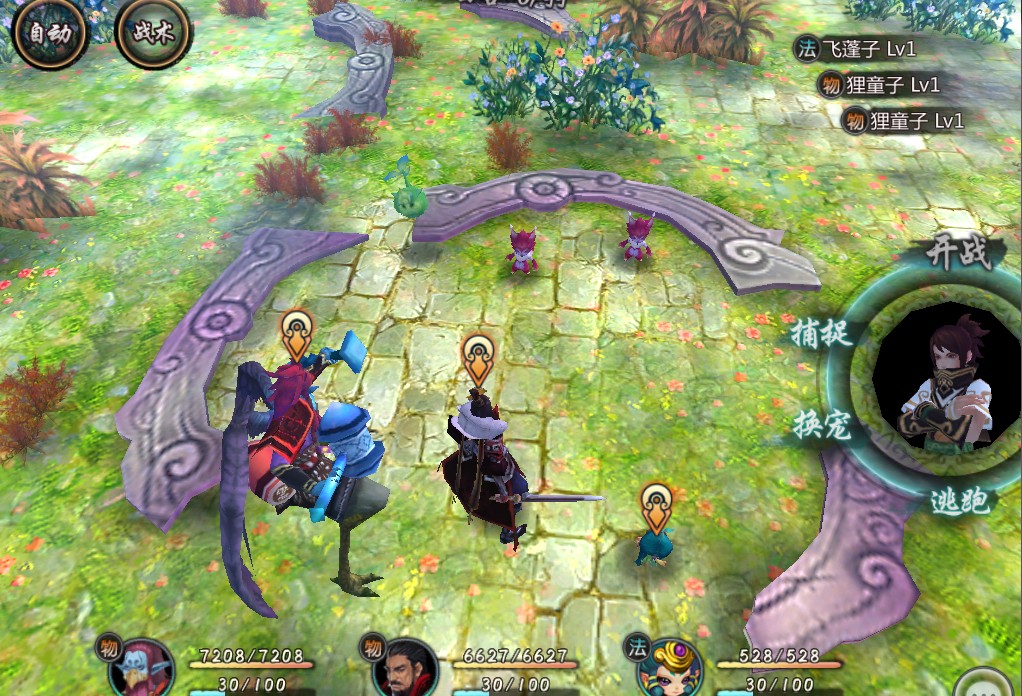This screenshot has width=1022, height=696.
Task: Select the blue-faced character portrait with 7208 HP
Action: coord(141,669)
